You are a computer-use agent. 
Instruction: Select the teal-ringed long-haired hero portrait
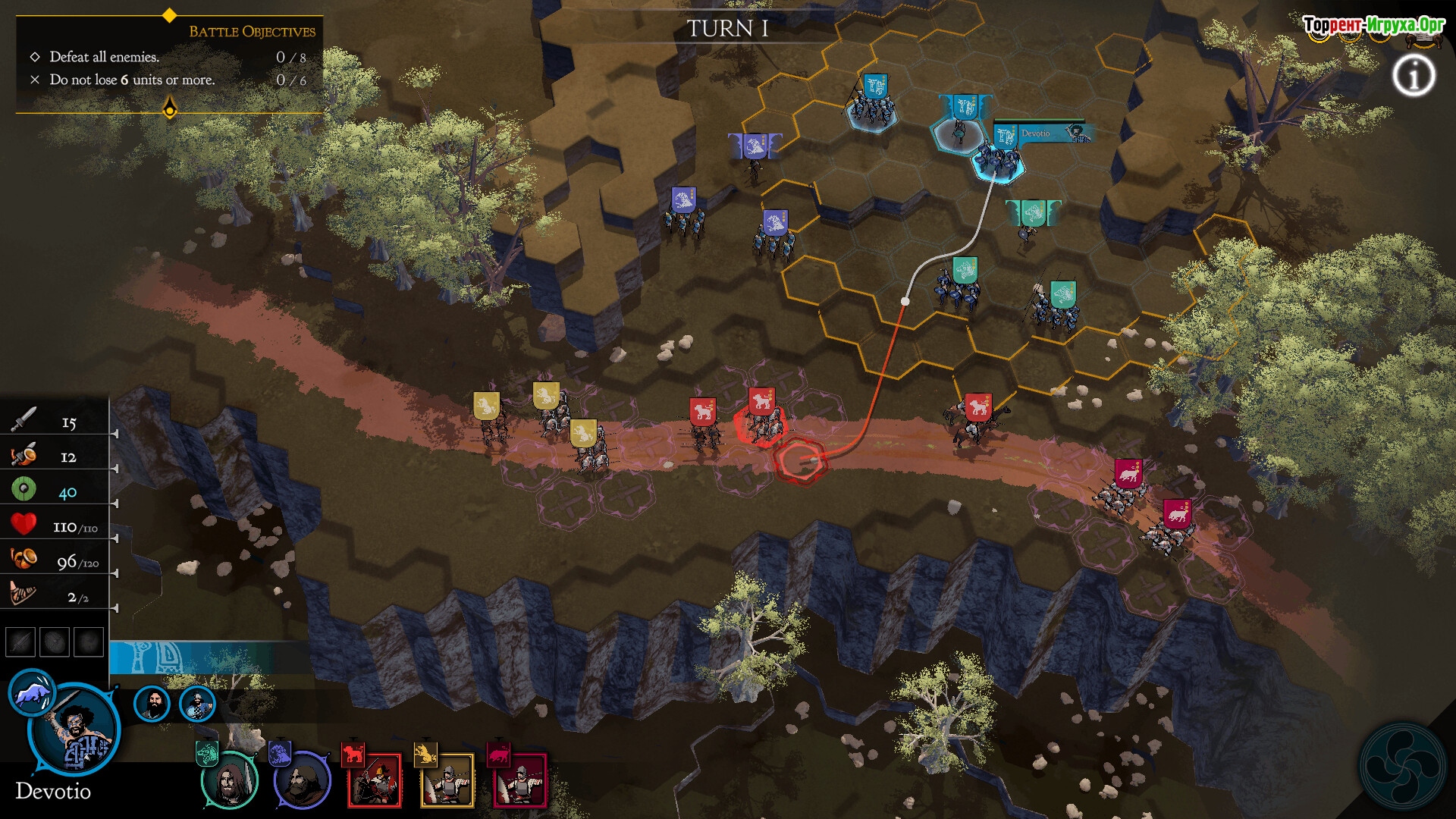coord(230,780)
